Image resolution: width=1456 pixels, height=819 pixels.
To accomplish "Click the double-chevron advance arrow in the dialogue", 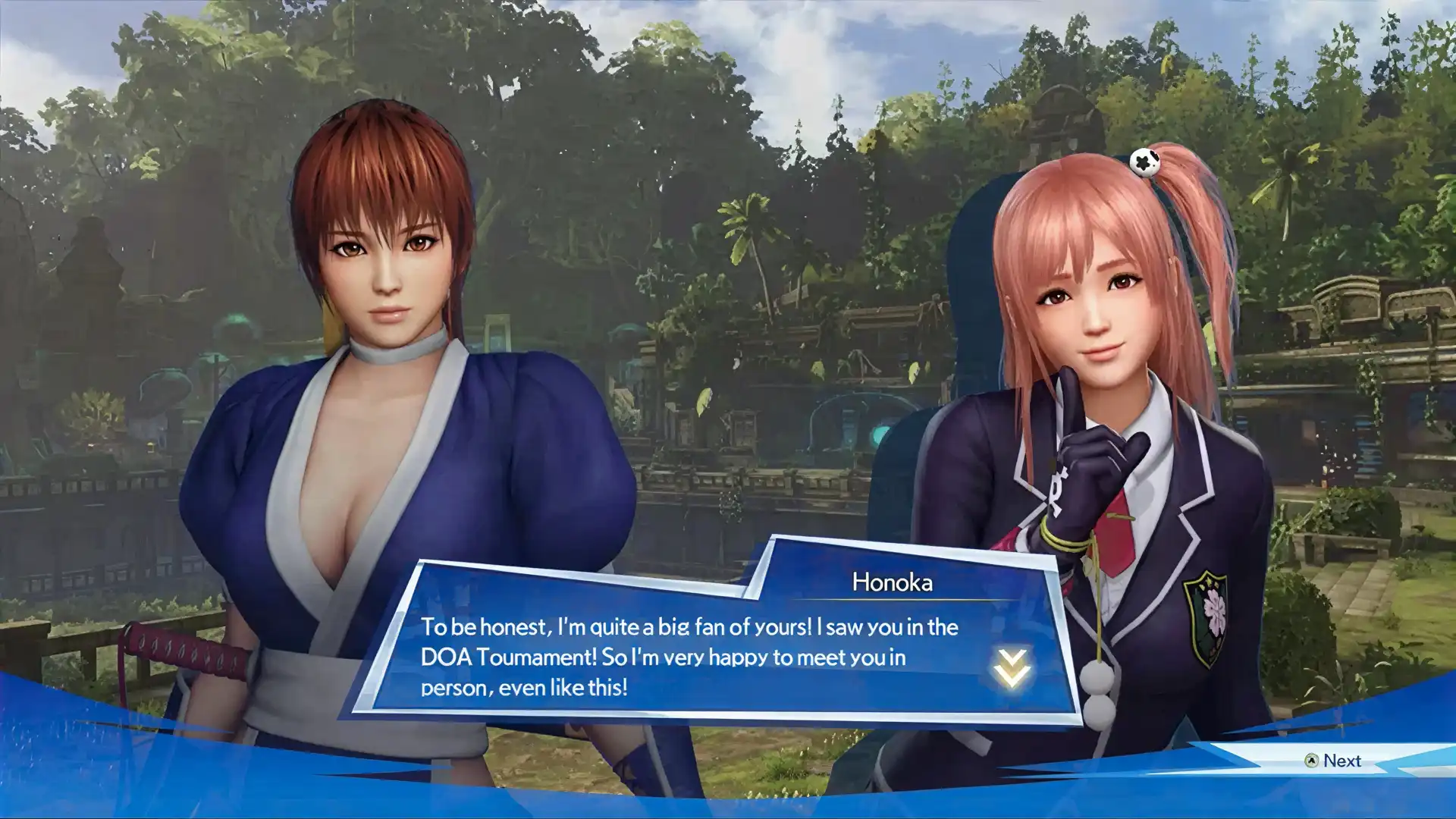I will pos(1012,667).
